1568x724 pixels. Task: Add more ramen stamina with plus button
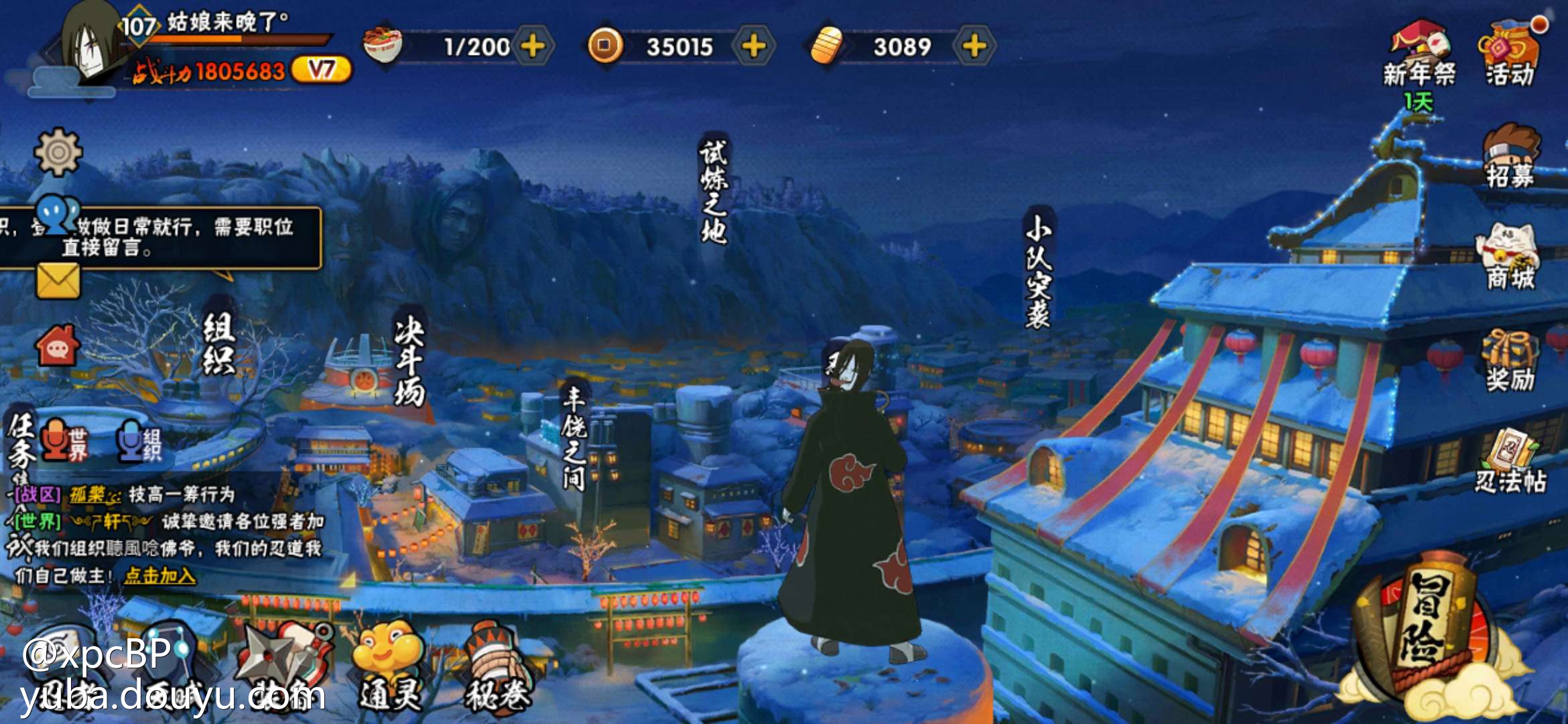point(533,46)
